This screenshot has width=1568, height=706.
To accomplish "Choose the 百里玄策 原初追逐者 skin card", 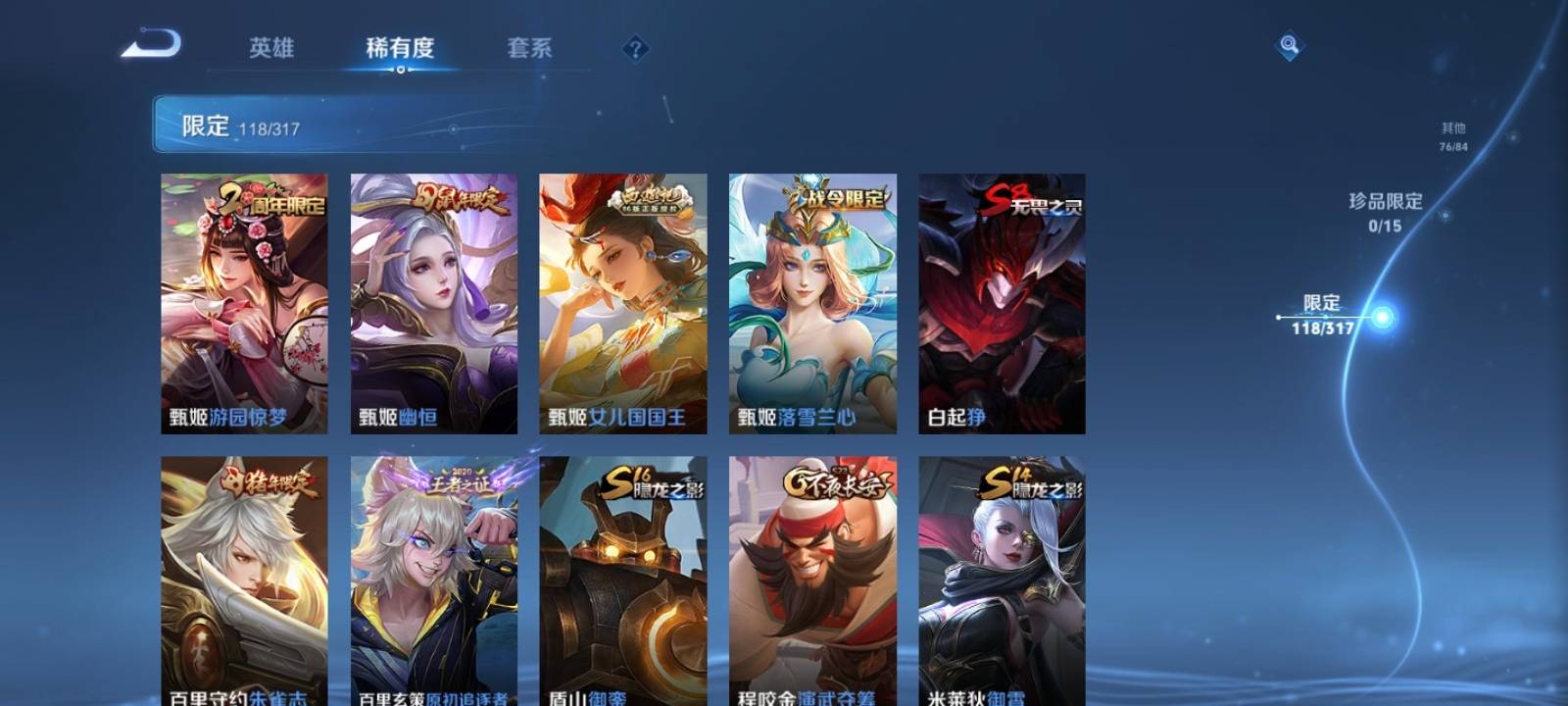I will tap(434, 580).
